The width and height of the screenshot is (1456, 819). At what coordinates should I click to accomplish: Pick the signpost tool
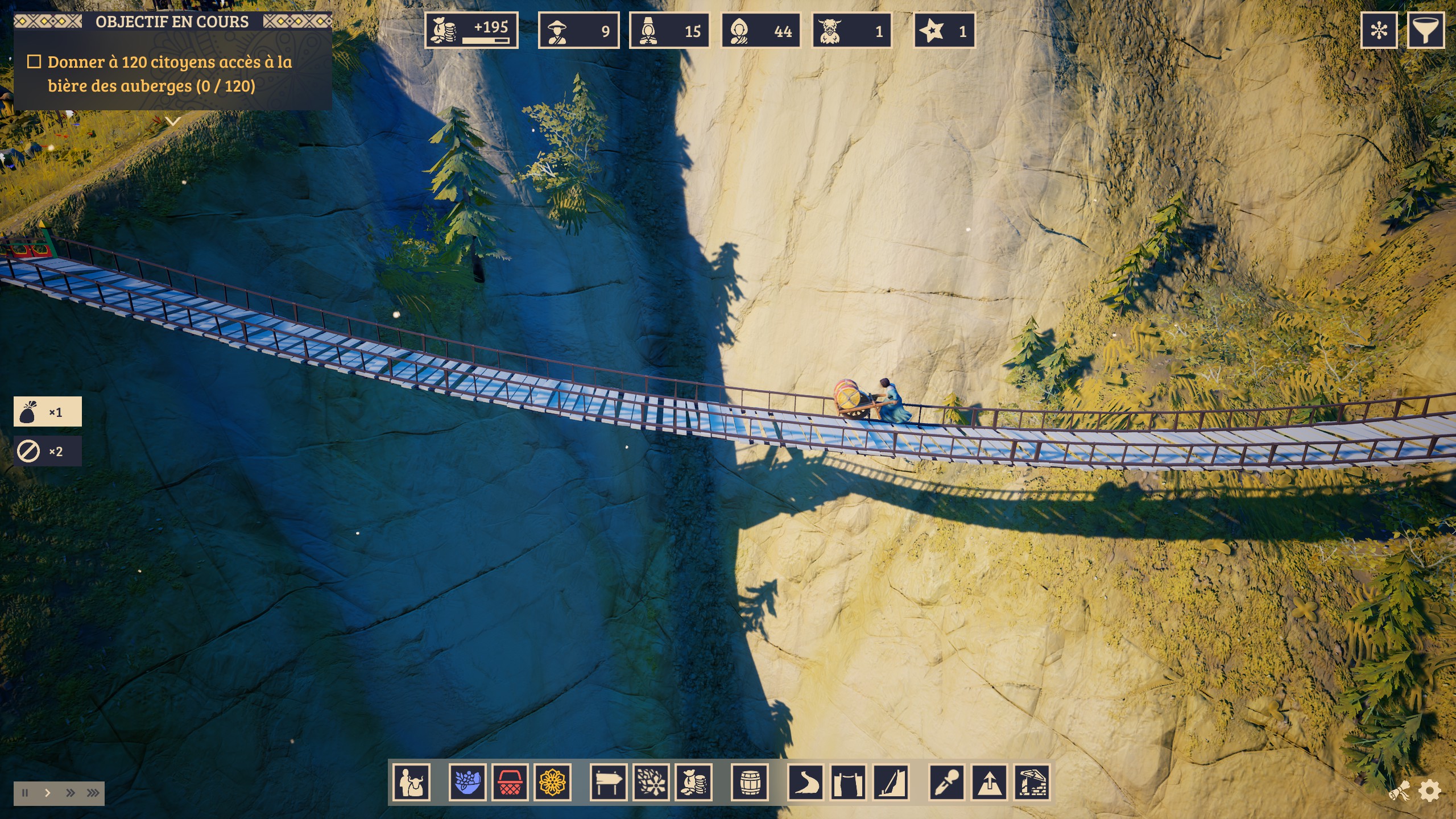pos(609,783)
